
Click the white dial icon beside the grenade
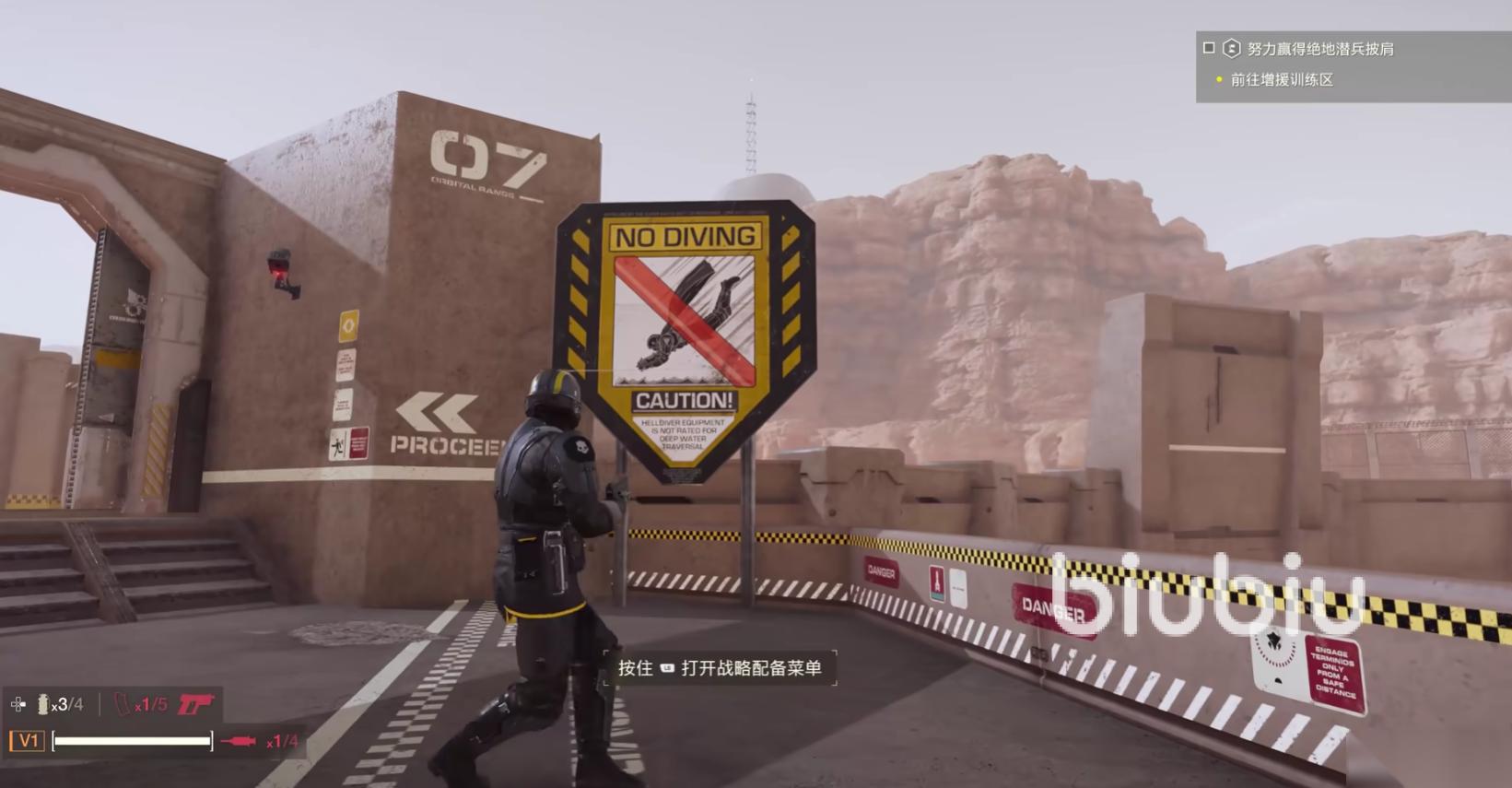click(18, 705)
